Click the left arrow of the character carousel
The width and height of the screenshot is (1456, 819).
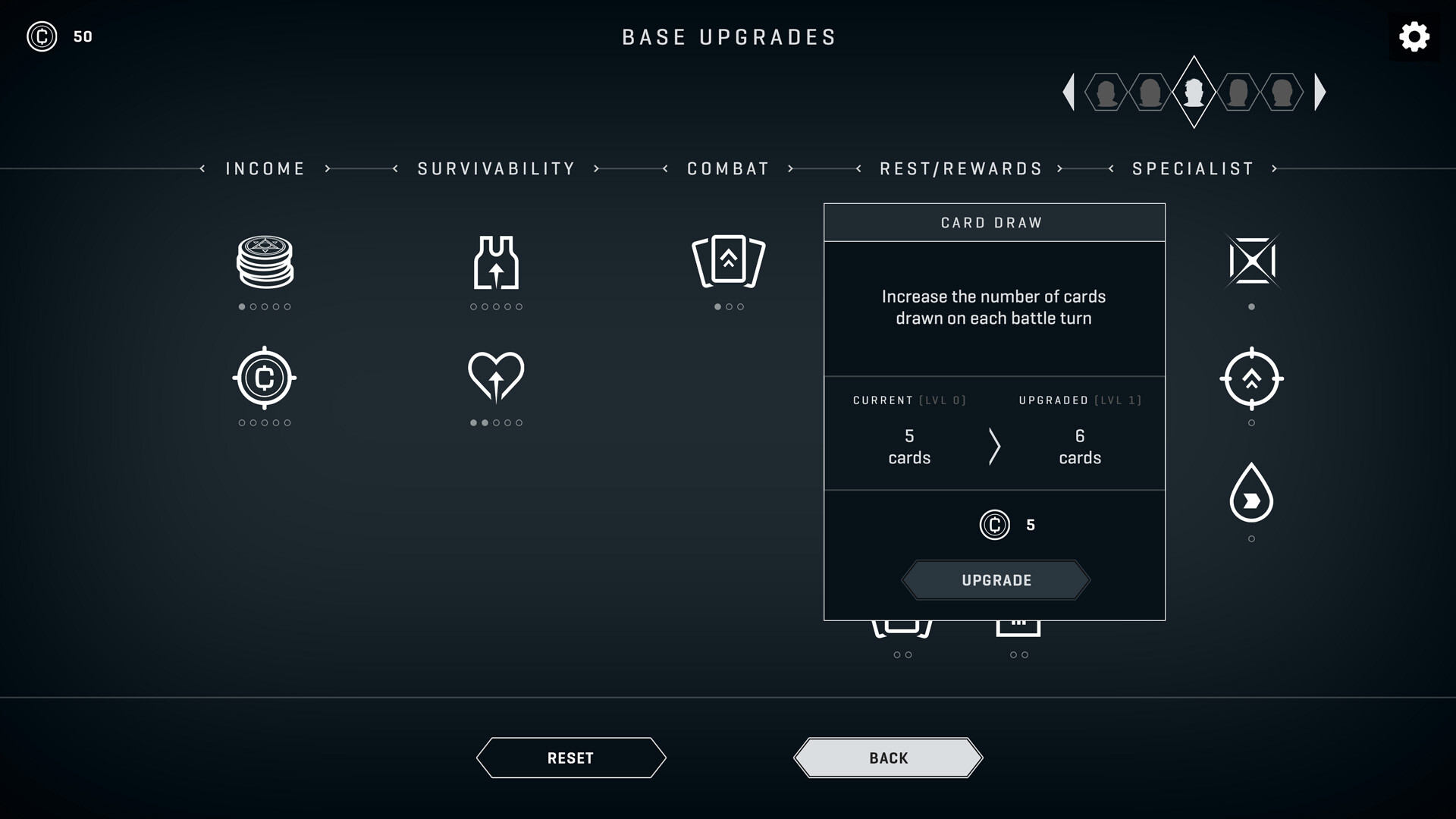click(1071, 92)
